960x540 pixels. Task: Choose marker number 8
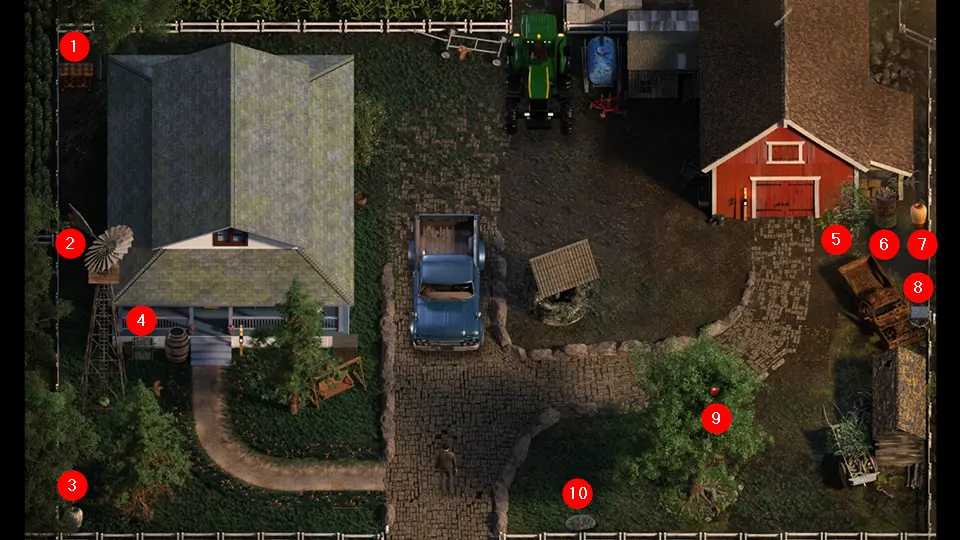(x=918, y=289)
